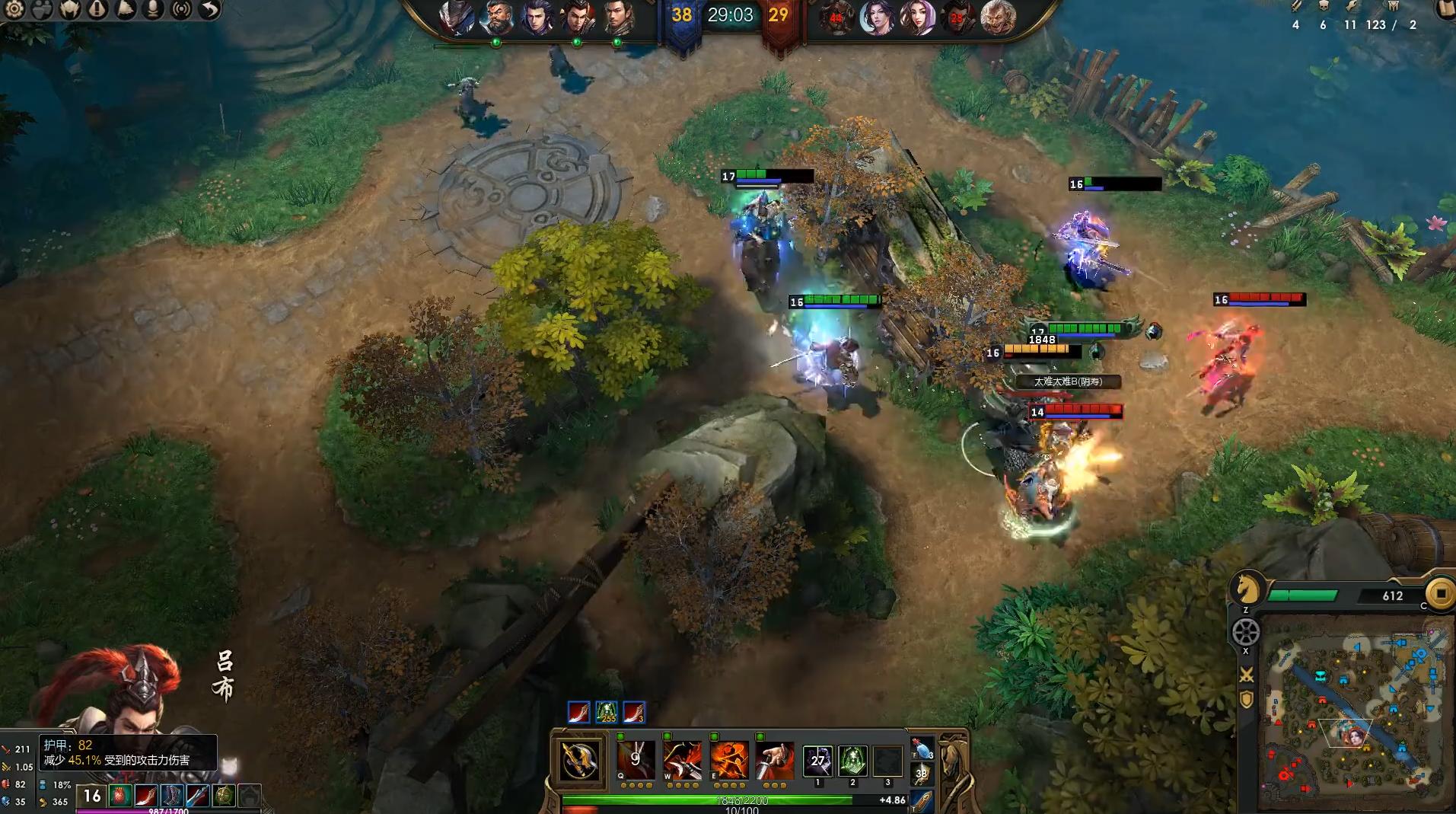The image size is (1456, 814).
Task: Select item slot 1 showing 27 cooldown
Action: 817,760
